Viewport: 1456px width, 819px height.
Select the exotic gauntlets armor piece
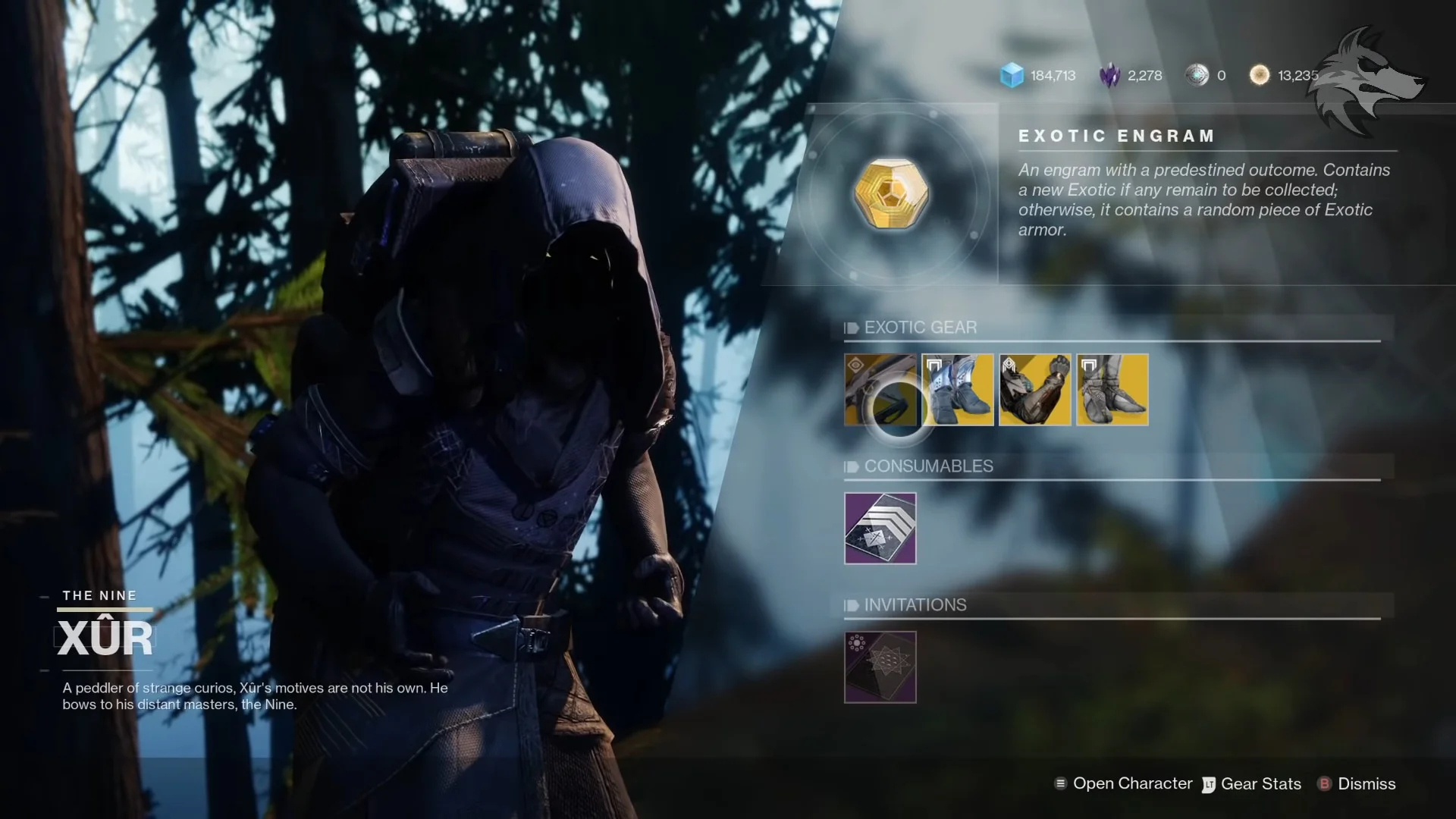[x=1035, y=390]
